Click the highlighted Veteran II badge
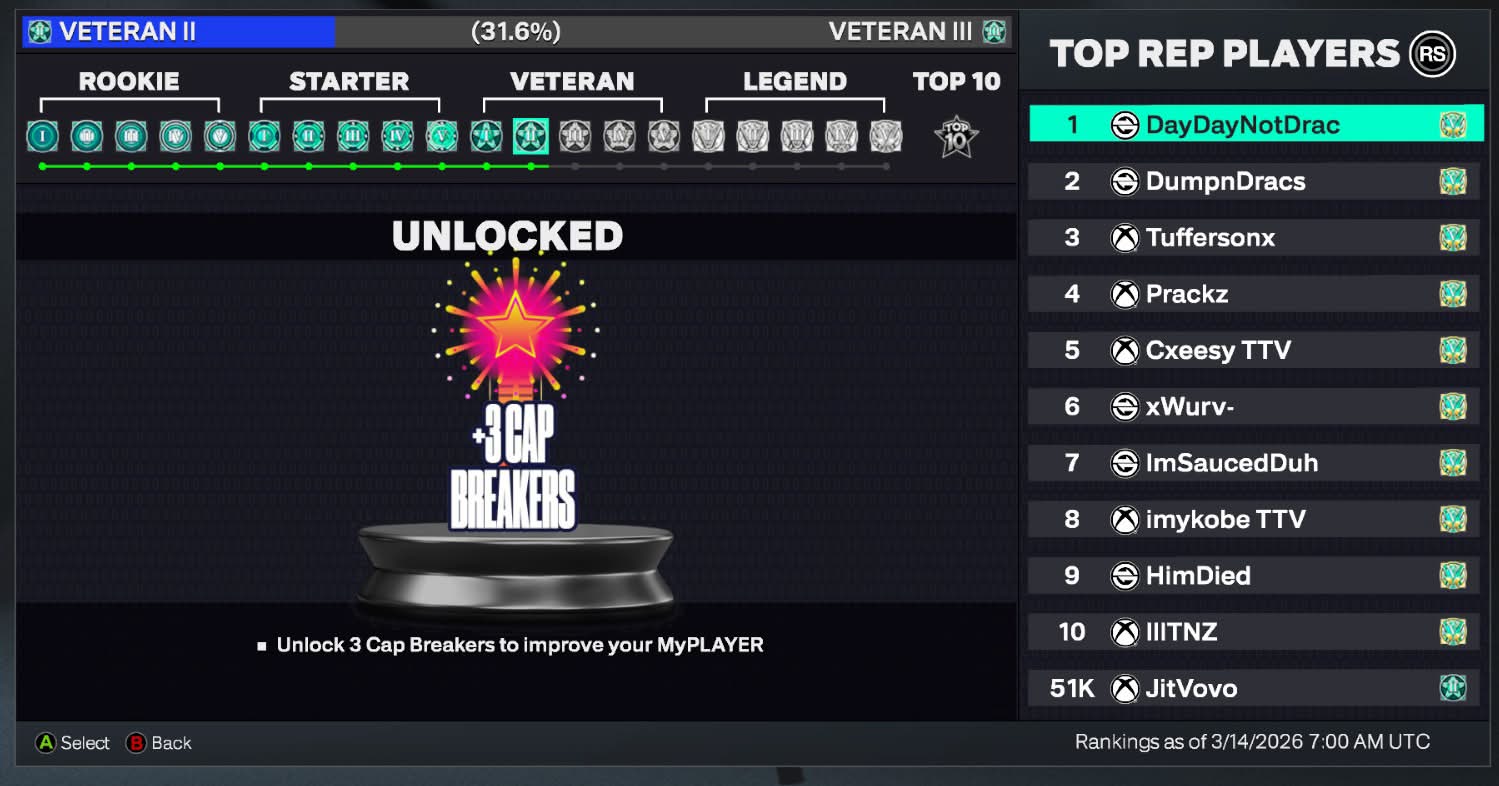Viewport: 1499px width, 786px height. pos(530,135)
